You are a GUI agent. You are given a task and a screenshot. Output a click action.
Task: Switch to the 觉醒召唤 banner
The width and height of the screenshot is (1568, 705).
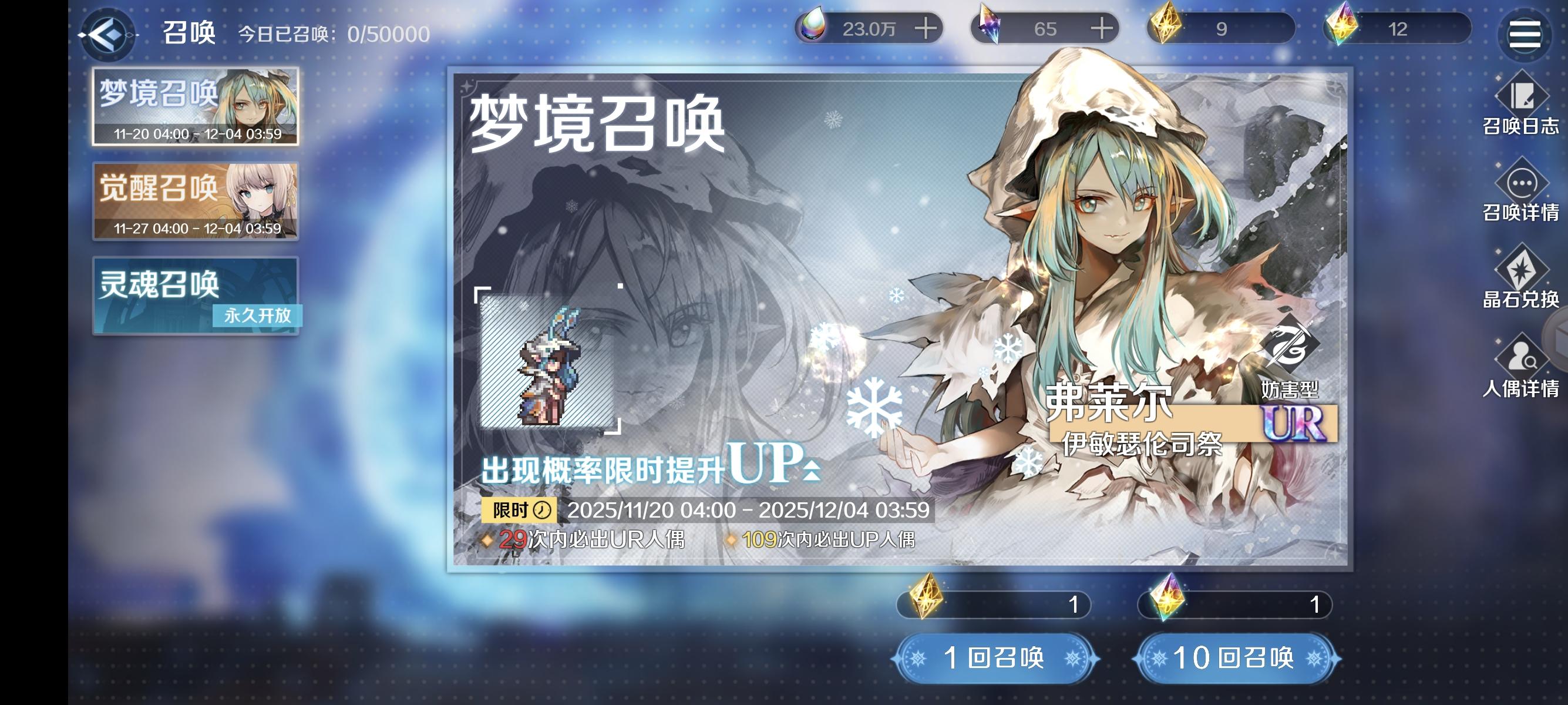195,201
